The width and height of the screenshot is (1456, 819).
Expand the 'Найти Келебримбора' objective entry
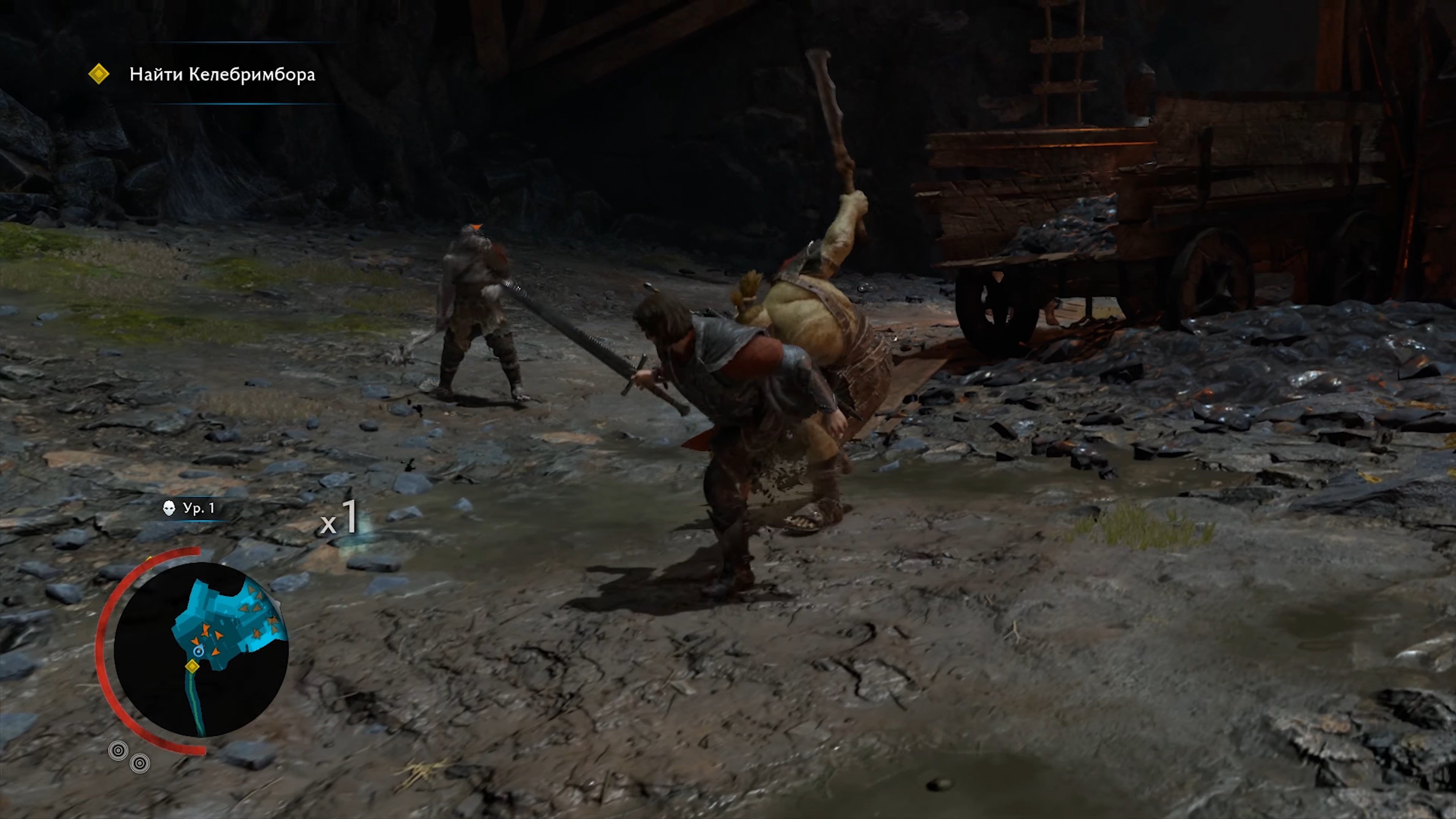(220, 74)
